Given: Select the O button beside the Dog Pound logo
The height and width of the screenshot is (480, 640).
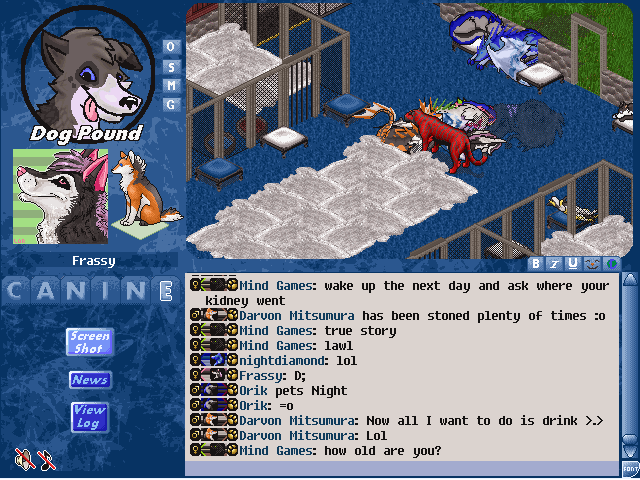Looking at the screenshot, I should pyautogui.click(x=170, y=47).
